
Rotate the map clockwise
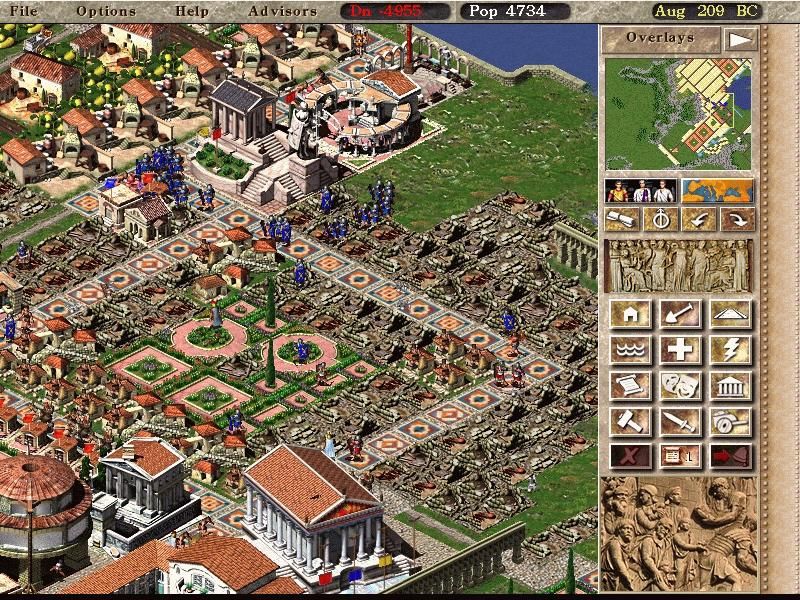click(x=739, y=219)
